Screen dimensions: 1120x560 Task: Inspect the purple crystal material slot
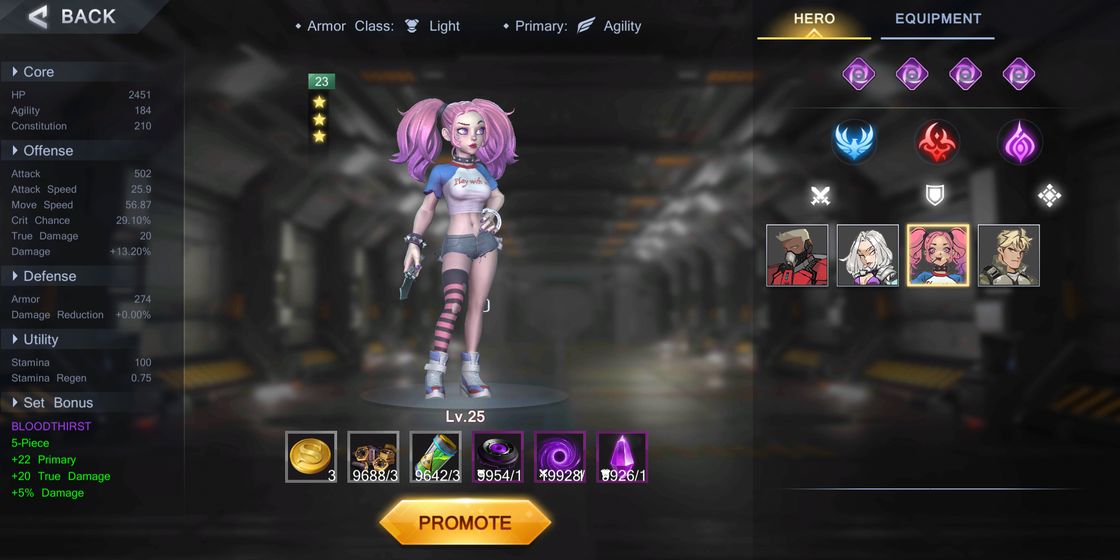[622, 457]
